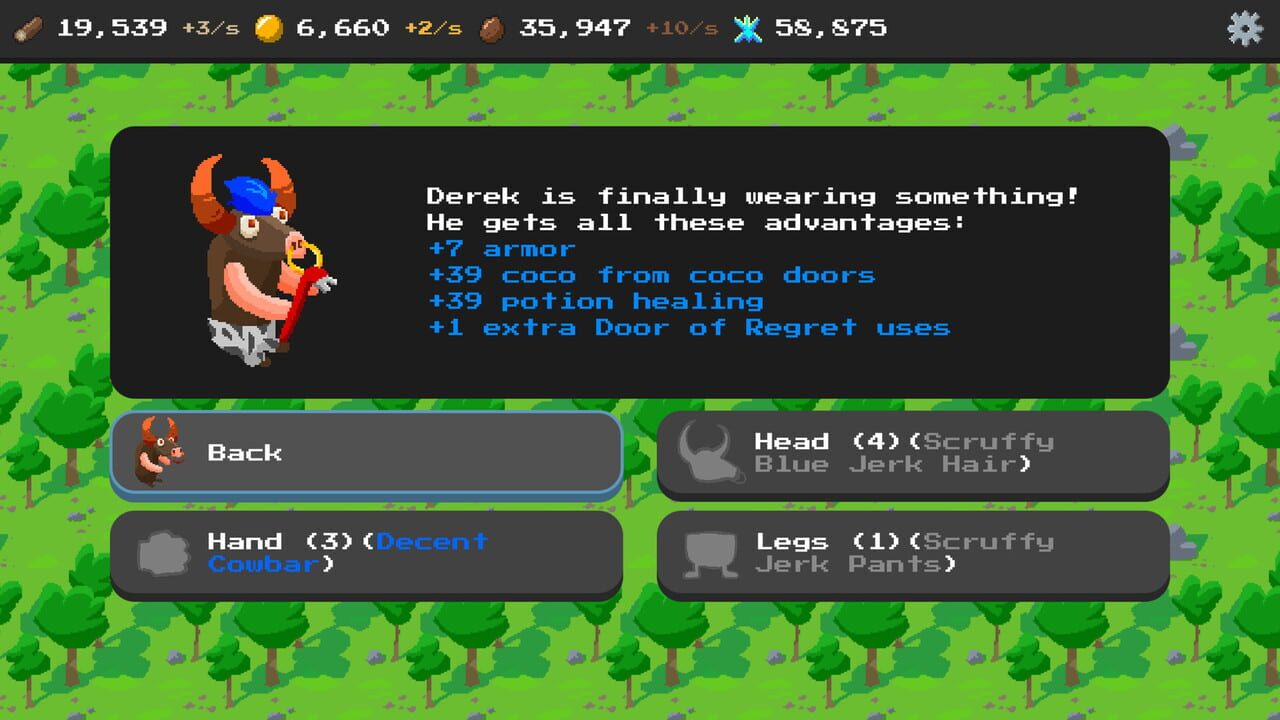Click the coco resource icon

pos(493,28)
